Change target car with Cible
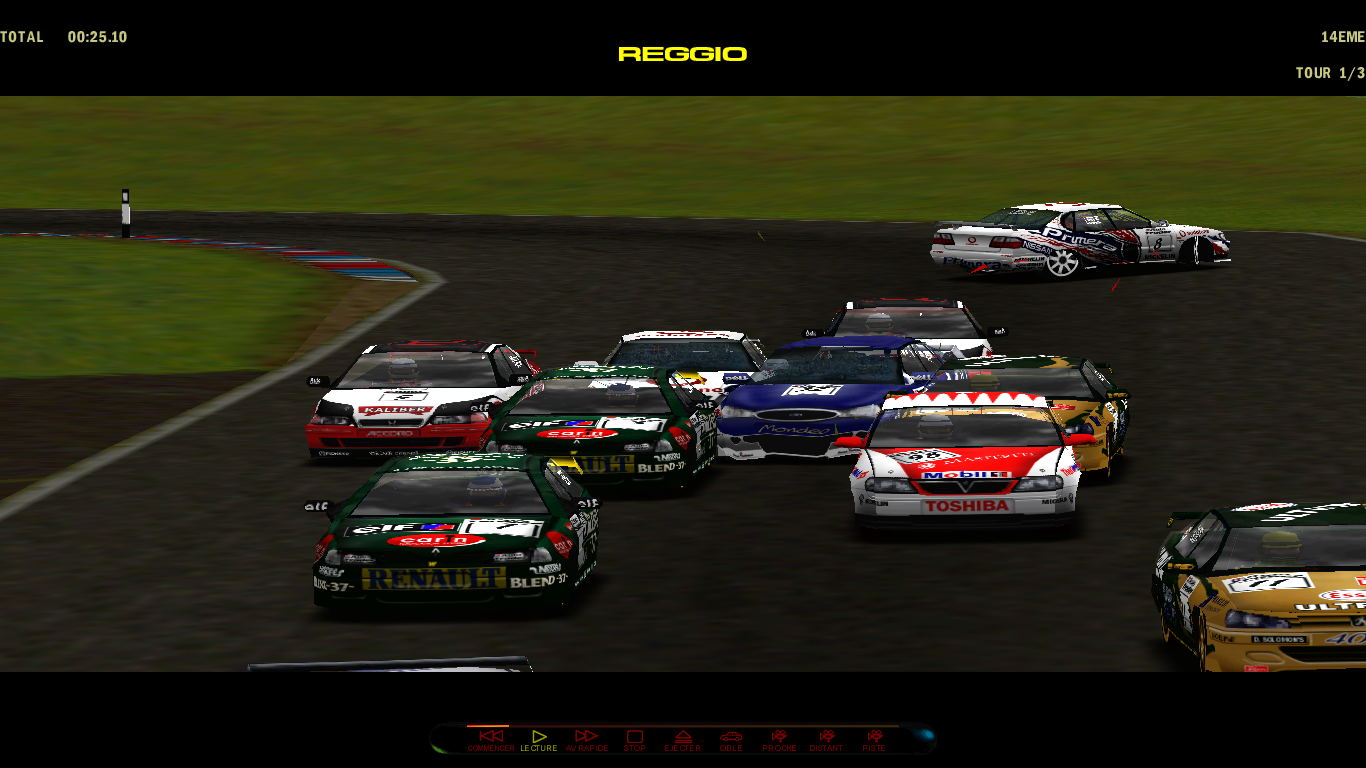1366x768 pixels. point(731,738)
